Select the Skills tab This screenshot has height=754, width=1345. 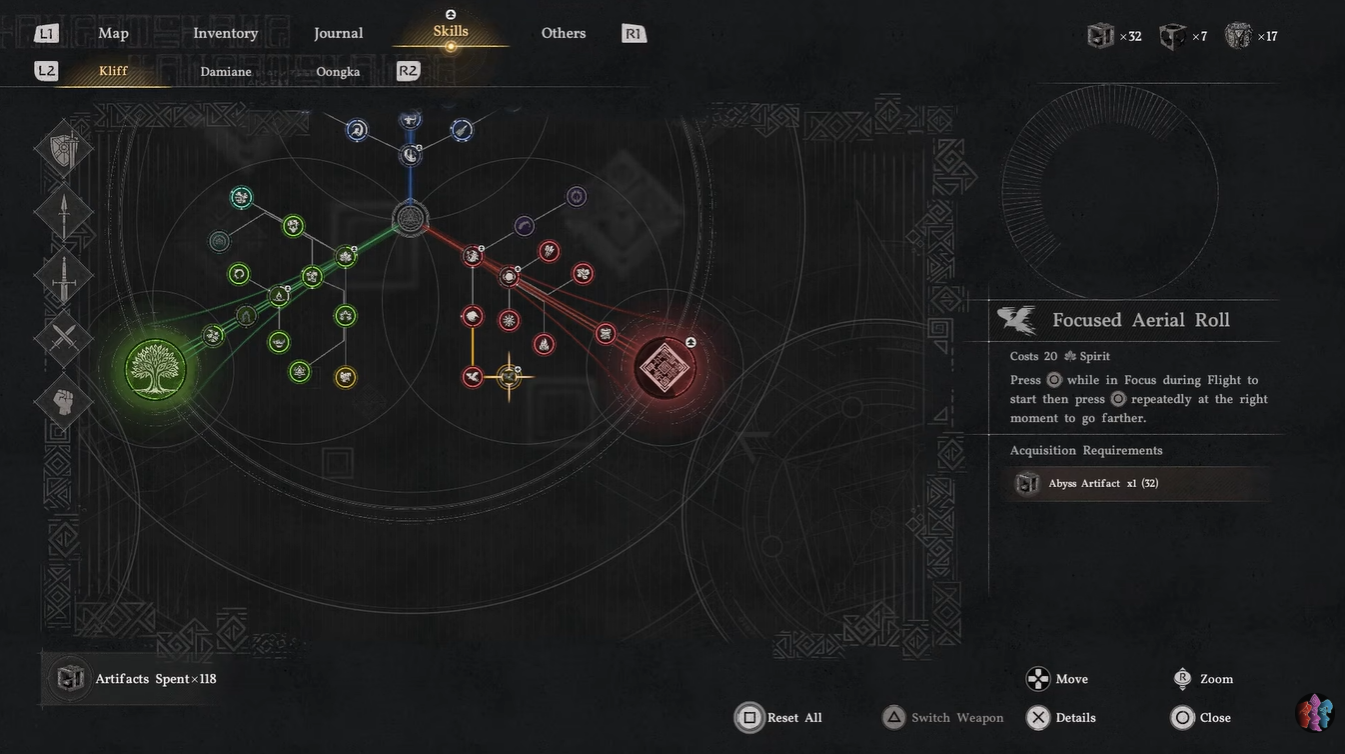[x=450, y=32]
